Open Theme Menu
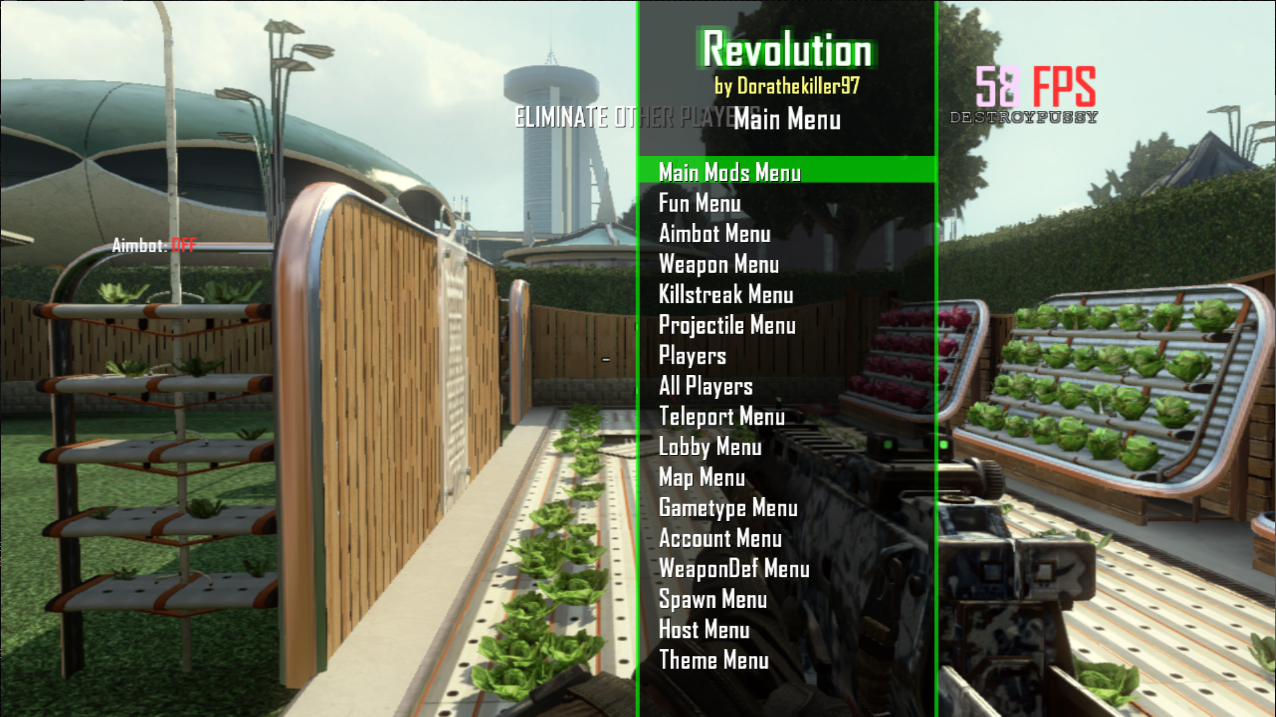The height and width of the screenshot is (717, 1276). coord(713,660)
